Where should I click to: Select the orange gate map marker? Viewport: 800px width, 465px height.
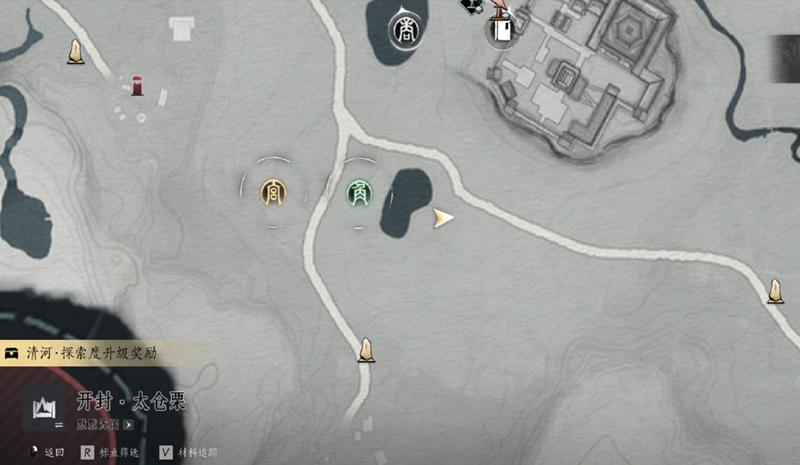(272, 191)
